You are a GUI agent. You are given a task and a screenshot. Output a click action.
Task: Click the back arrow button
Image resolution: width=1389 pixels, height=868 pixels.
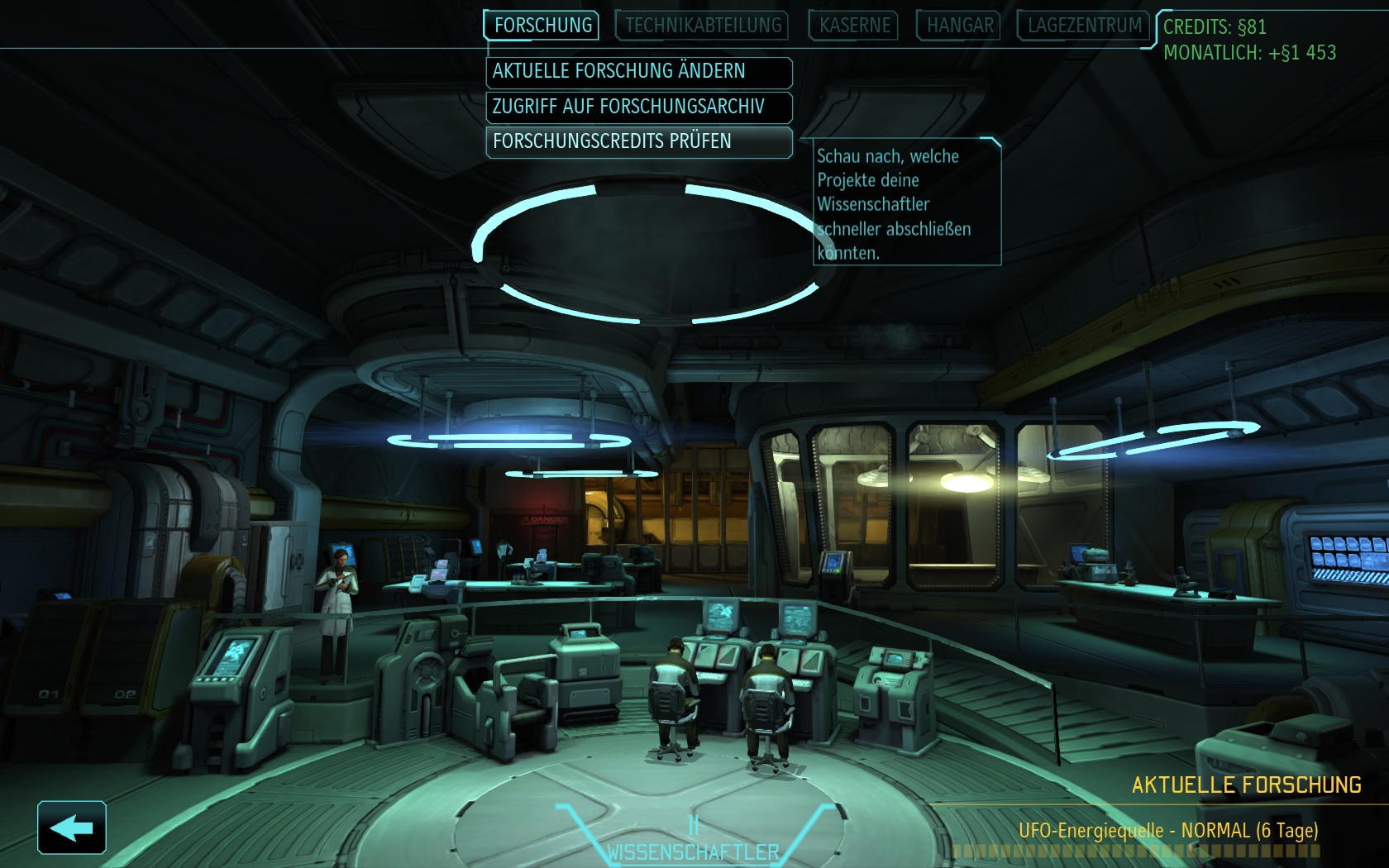72,827
